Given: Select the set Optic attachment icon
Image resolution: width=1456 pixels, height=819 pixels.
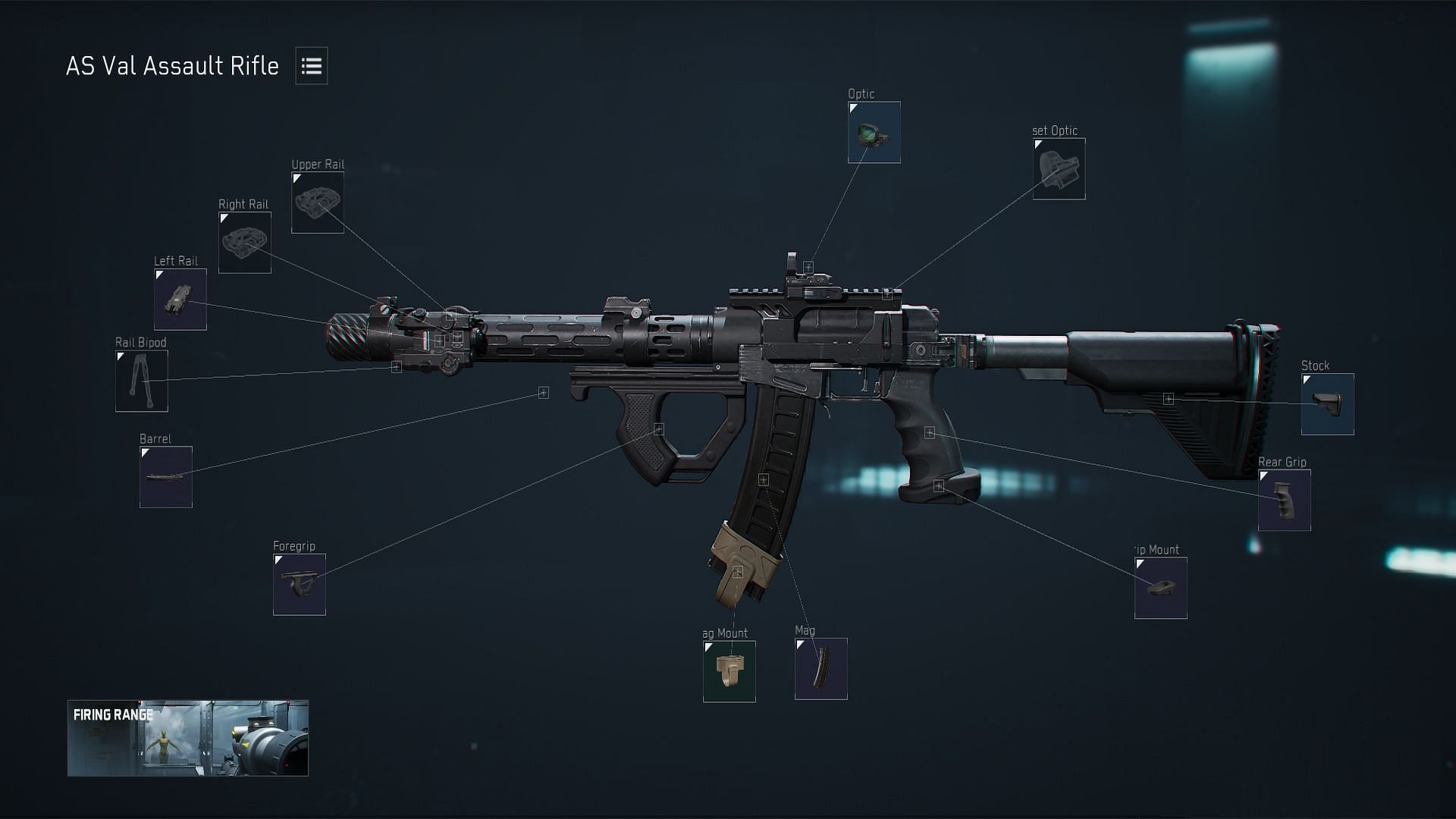Looking at the screenshot, I should 1059,169.
